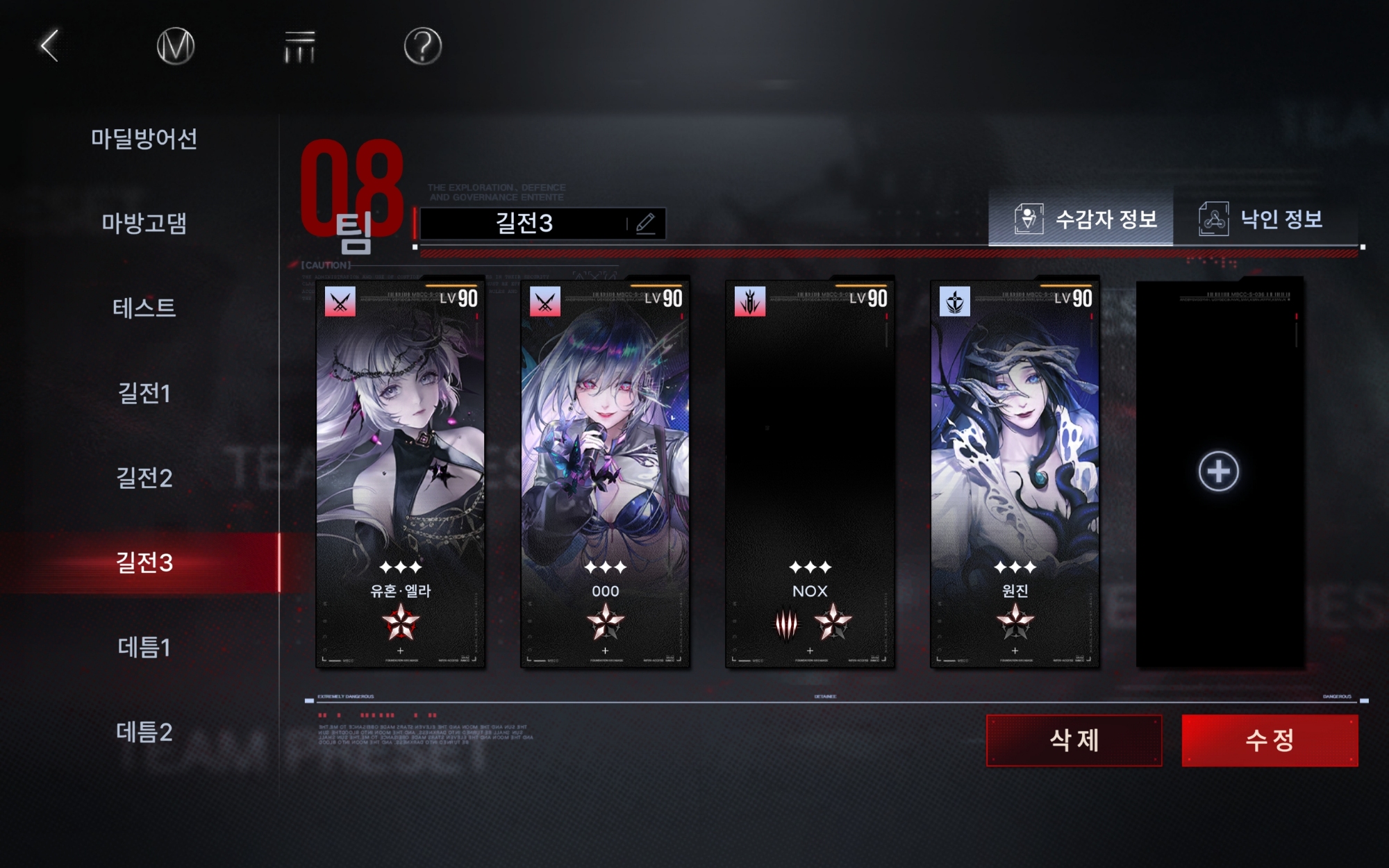Choose the 마방고댐 team preset
Image resolution: width=1389 pixels, height=868 pixels.
[144, 223]
